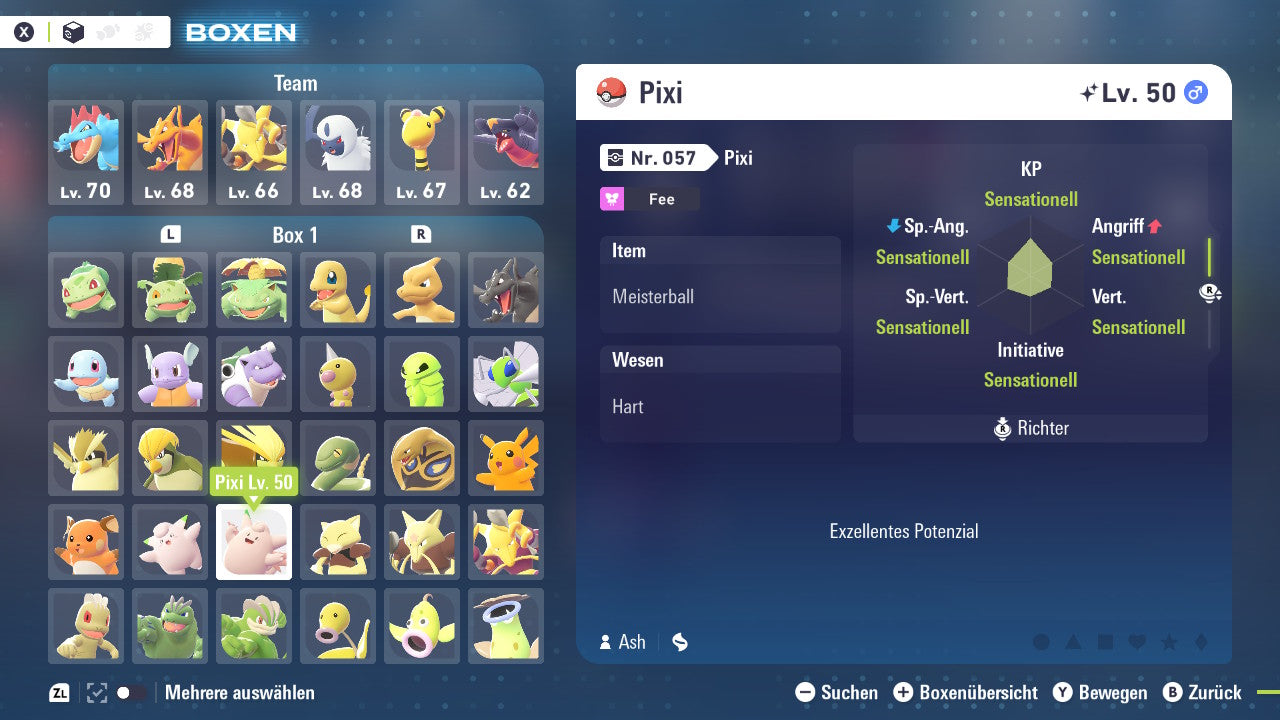
Task: Switch to the Team section
Action: [x=295, y=82]
